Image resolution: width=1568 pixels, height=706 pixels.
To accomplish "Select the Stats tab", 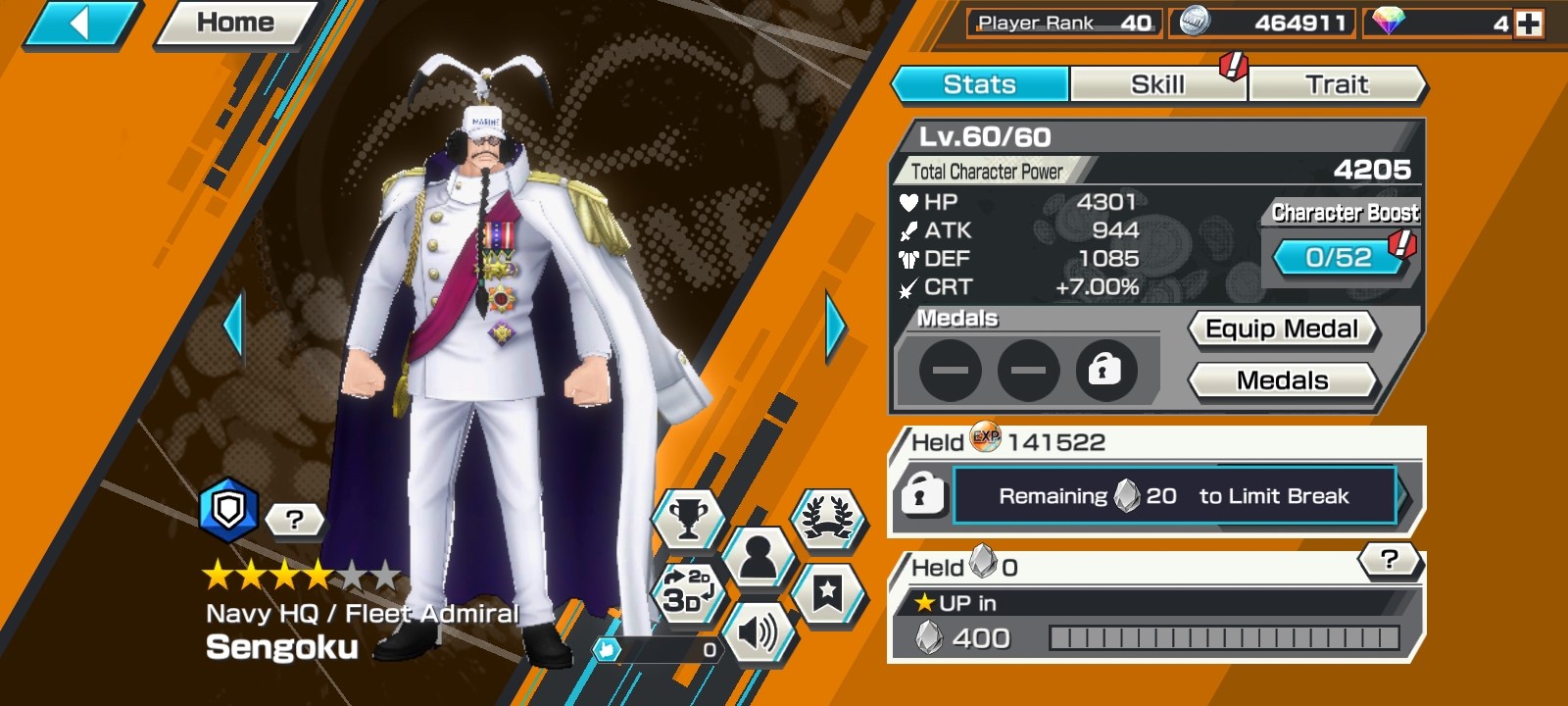I will coord(979,84).
